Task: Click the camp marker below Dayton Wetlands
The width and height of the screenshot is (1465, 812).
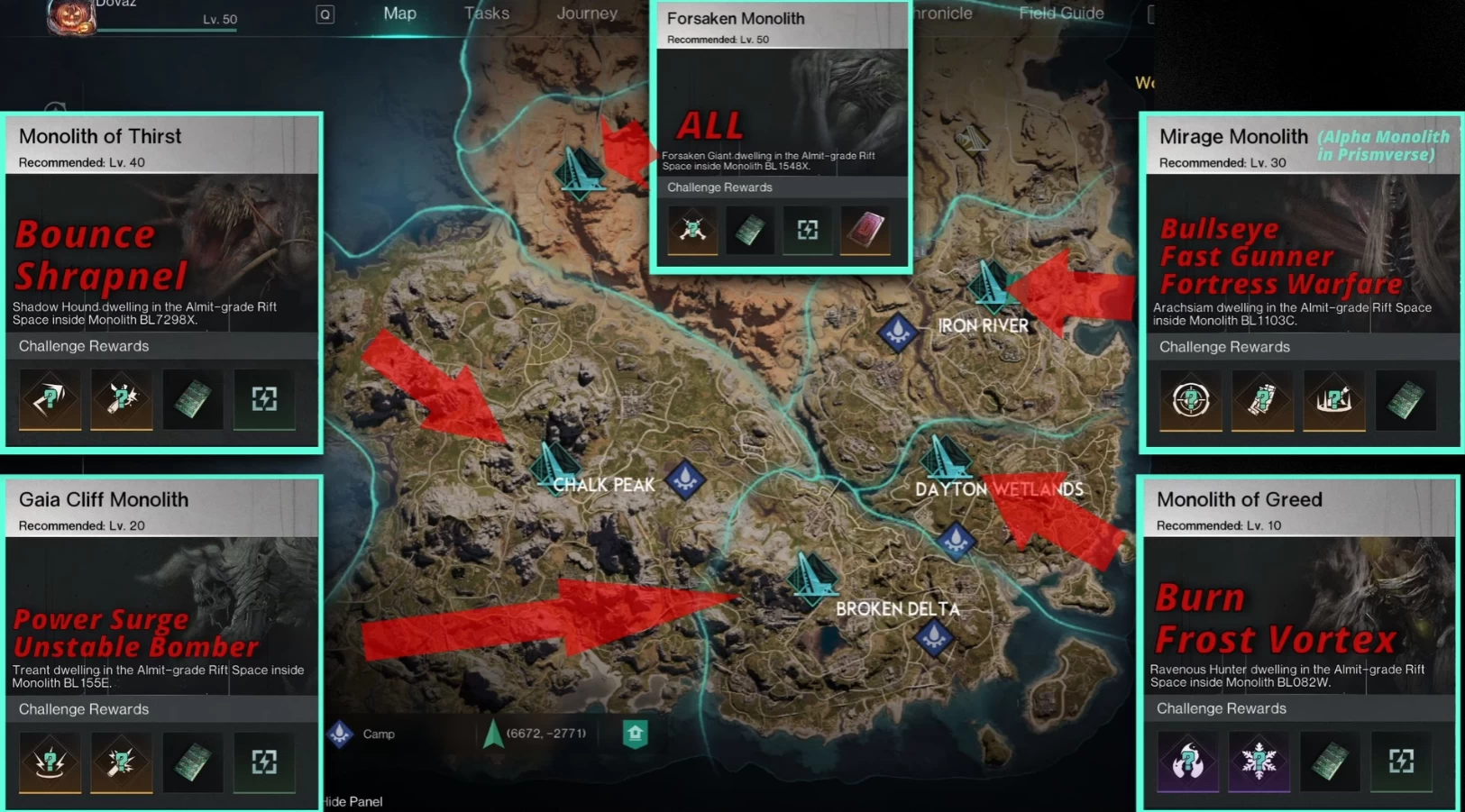Action: click(956, 541)
